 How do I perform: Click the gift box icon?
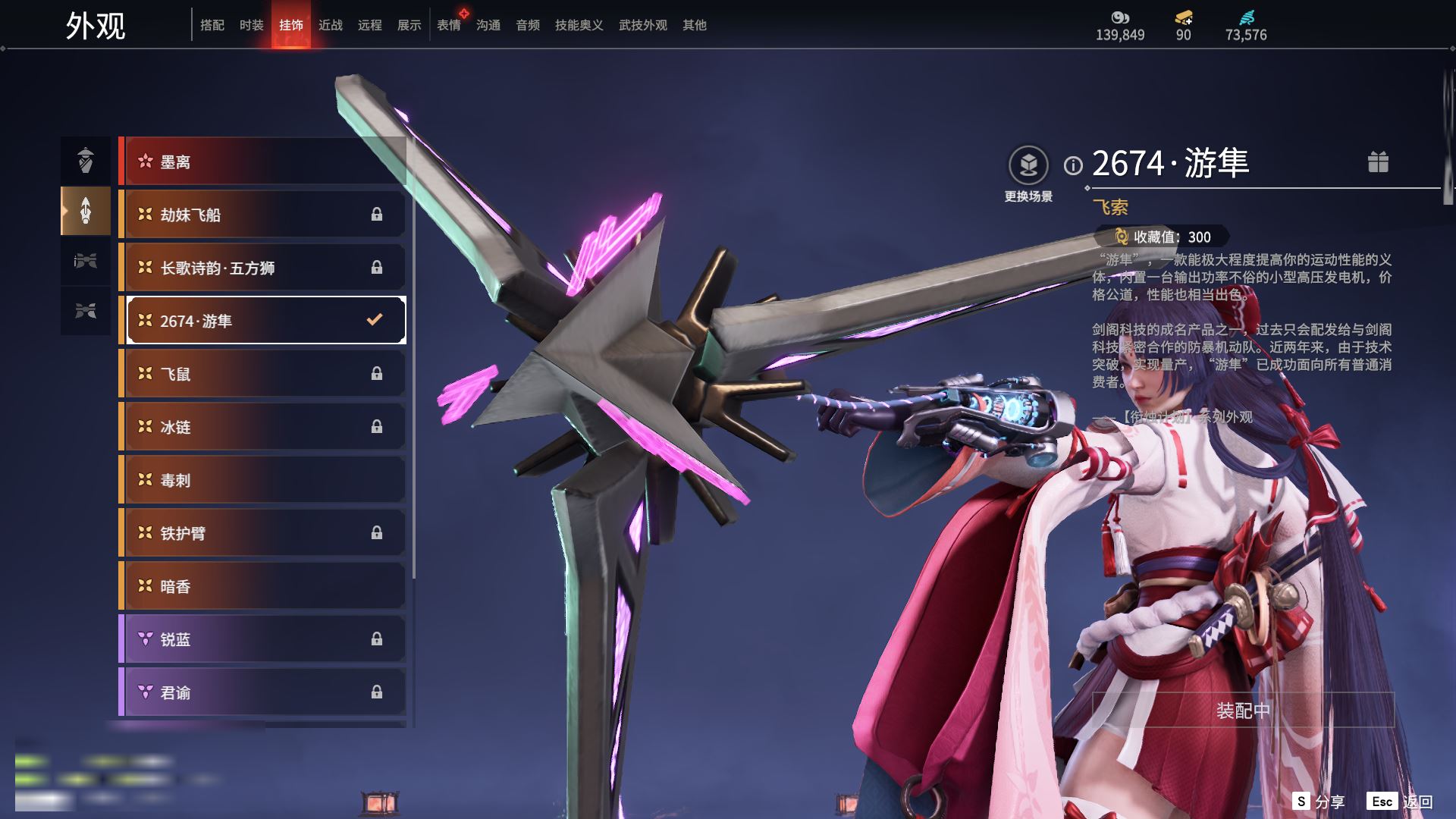pos(1378,162)
